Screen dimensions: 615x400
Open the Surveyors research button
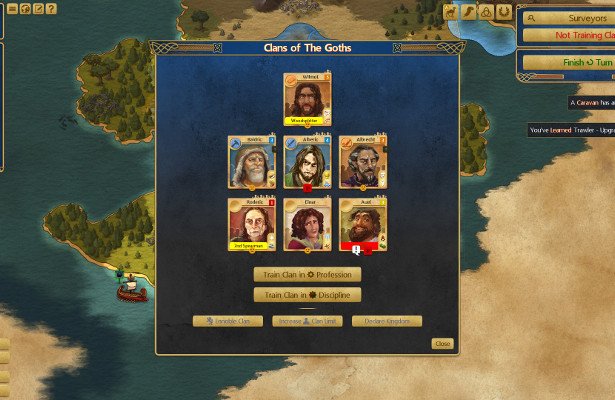coord(571,18)
